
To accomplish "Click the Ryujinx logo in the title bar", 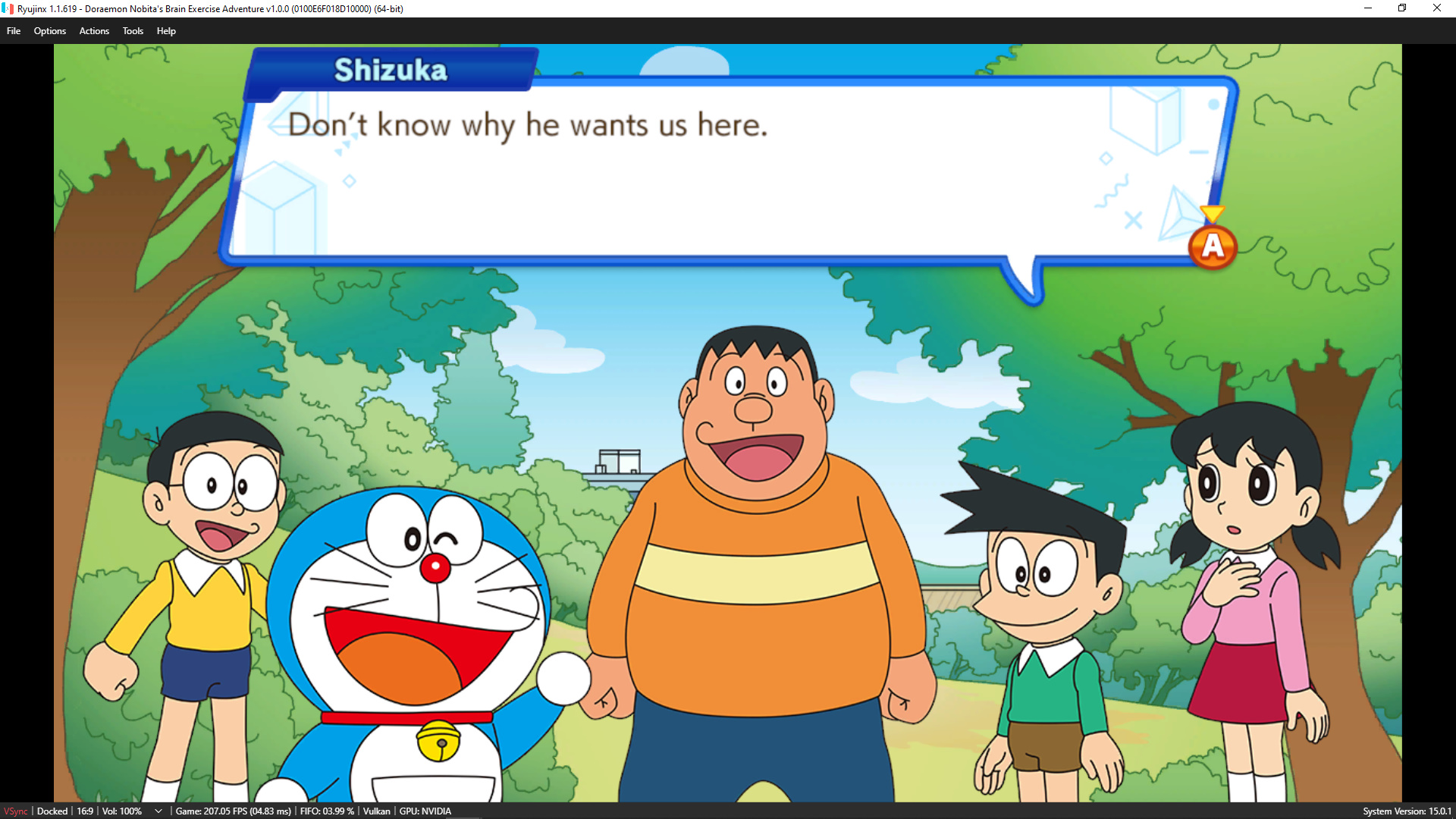I will [x=8, y=8].
